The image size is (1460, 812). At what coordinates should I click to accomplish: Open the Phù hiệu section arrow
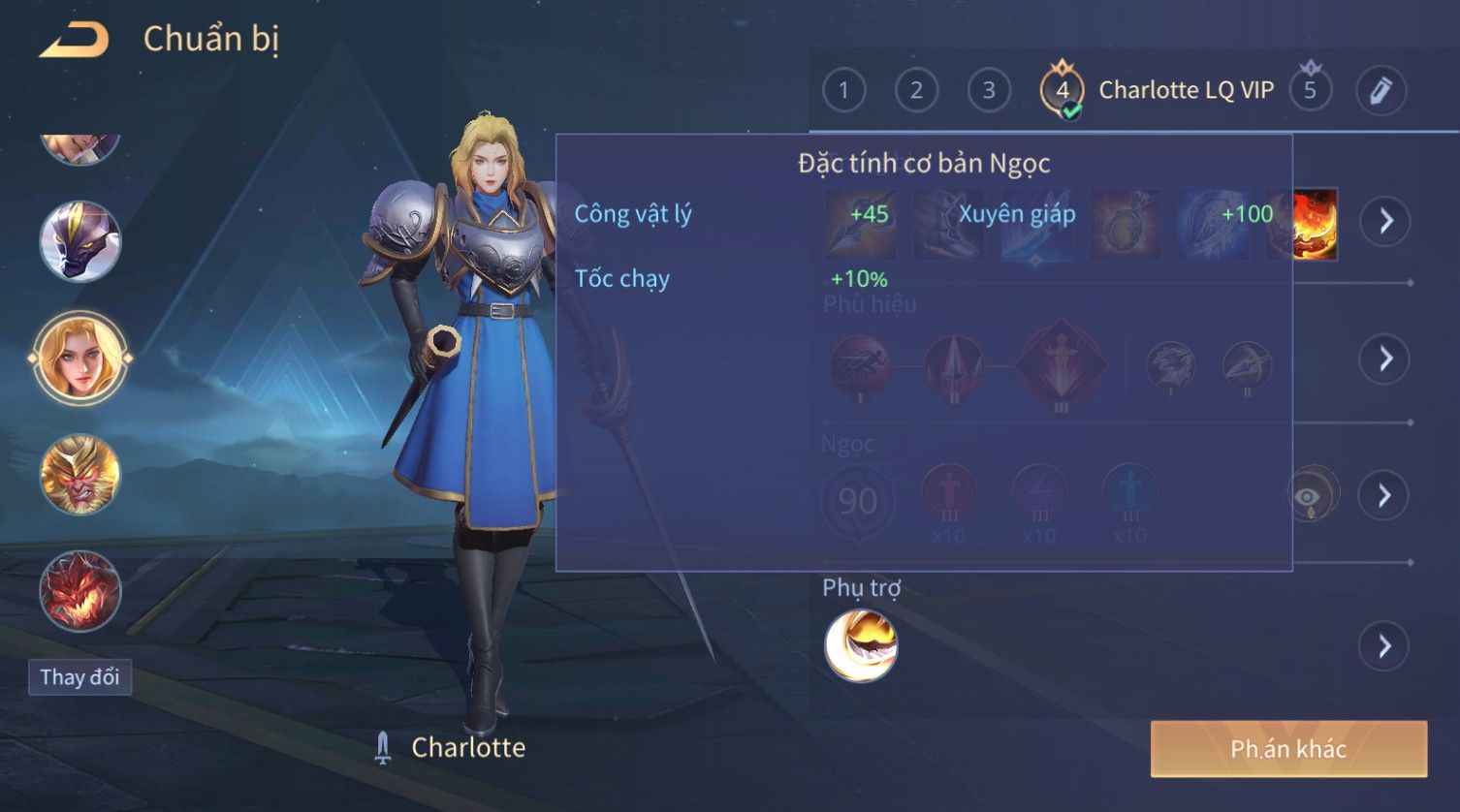click(1385, 359)
